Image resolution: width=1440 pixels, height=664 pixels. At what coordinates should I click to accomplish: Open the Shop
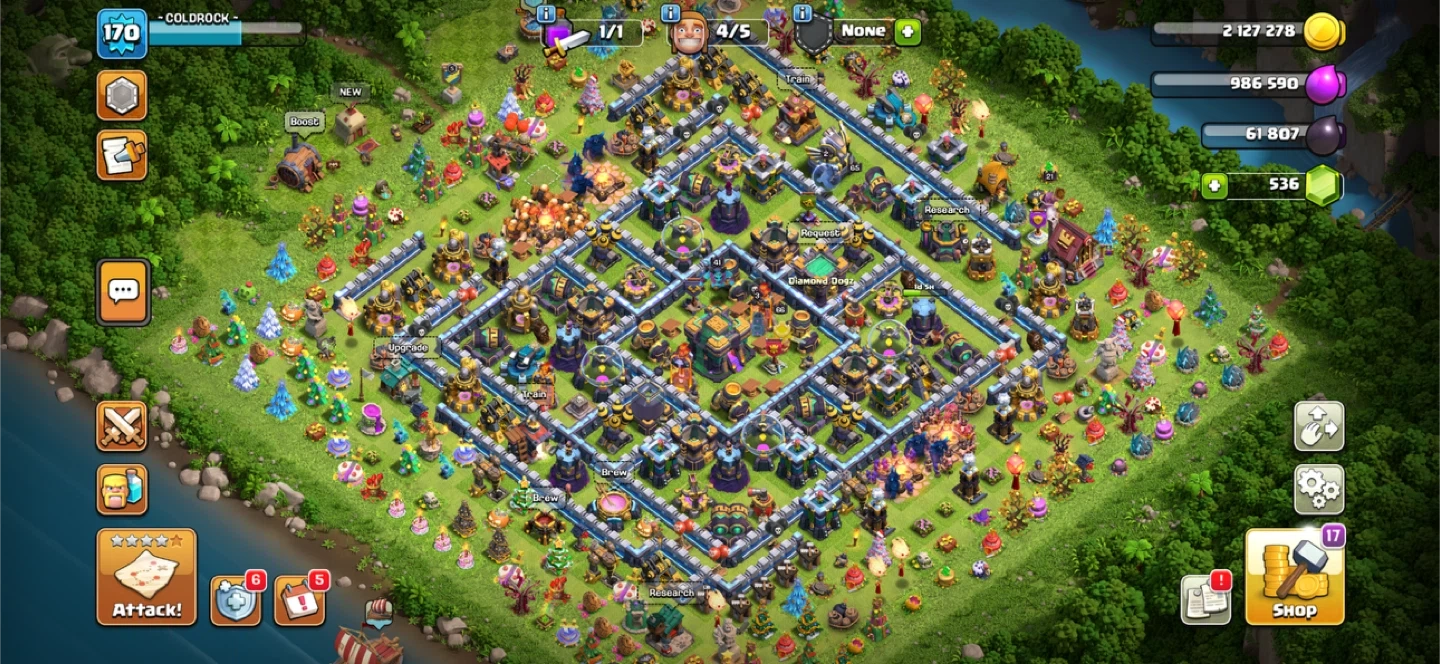[x=1294, y=576]
